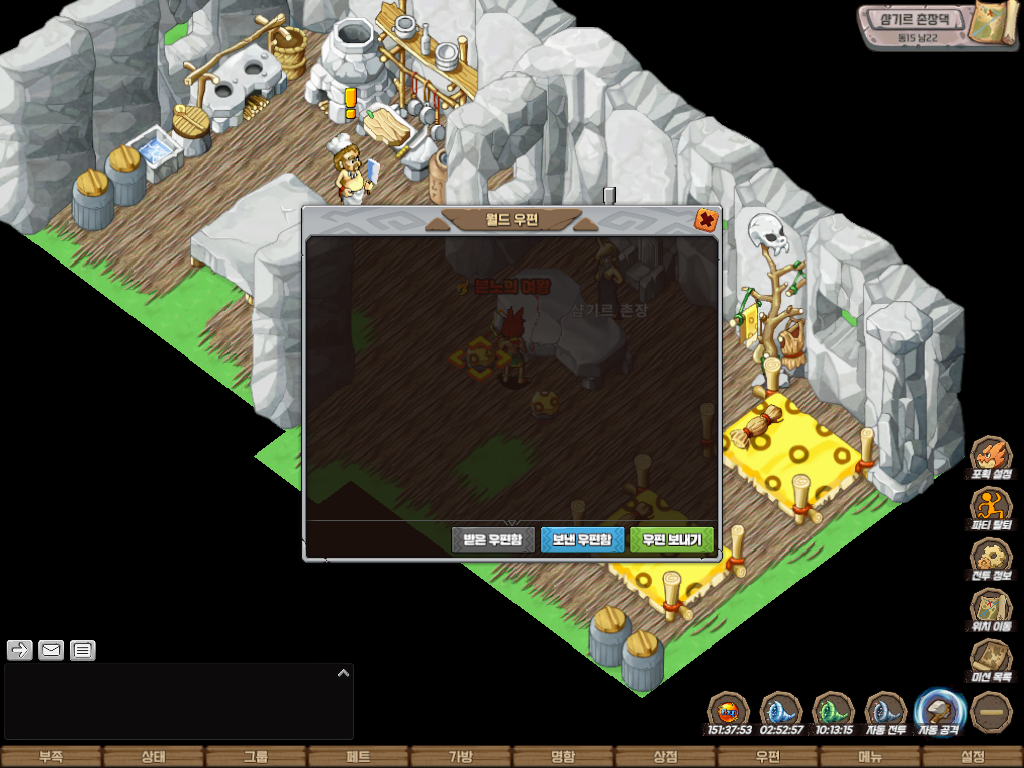
Task: Open the 받은 우편함 inbox
Action: point(494,540)
